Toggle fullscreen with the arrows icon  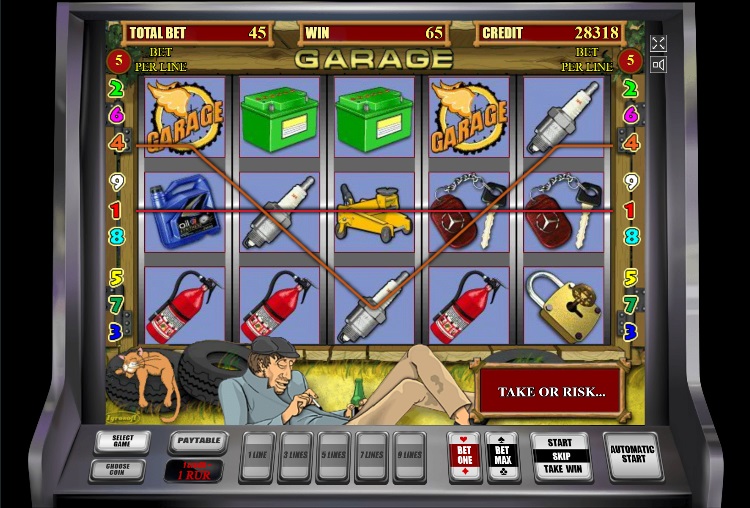pos(658,43)
